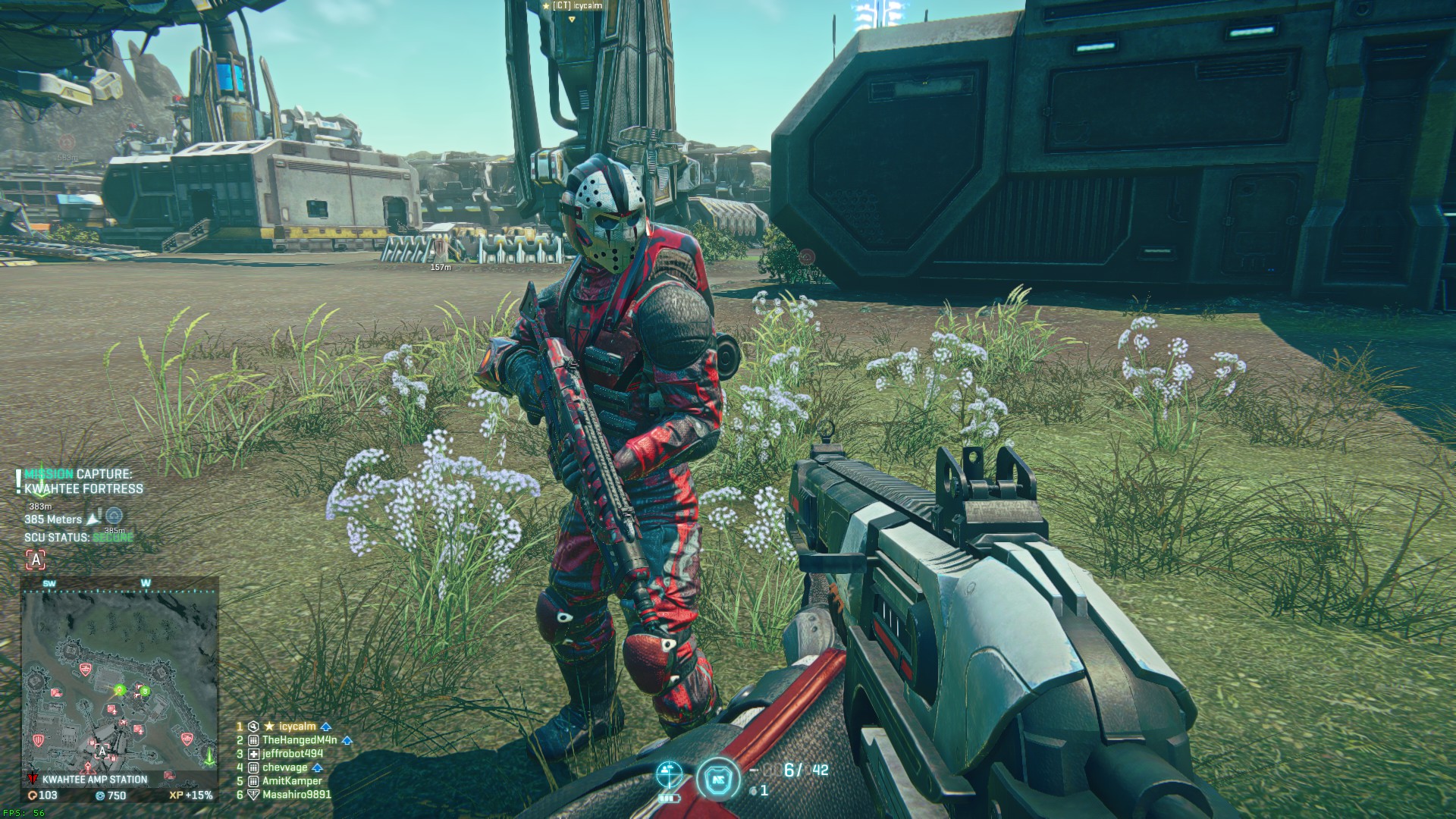Choose jeffrobot494 from the squad roster
Screen dimensions: 1456x819
[x=292, y=753]
